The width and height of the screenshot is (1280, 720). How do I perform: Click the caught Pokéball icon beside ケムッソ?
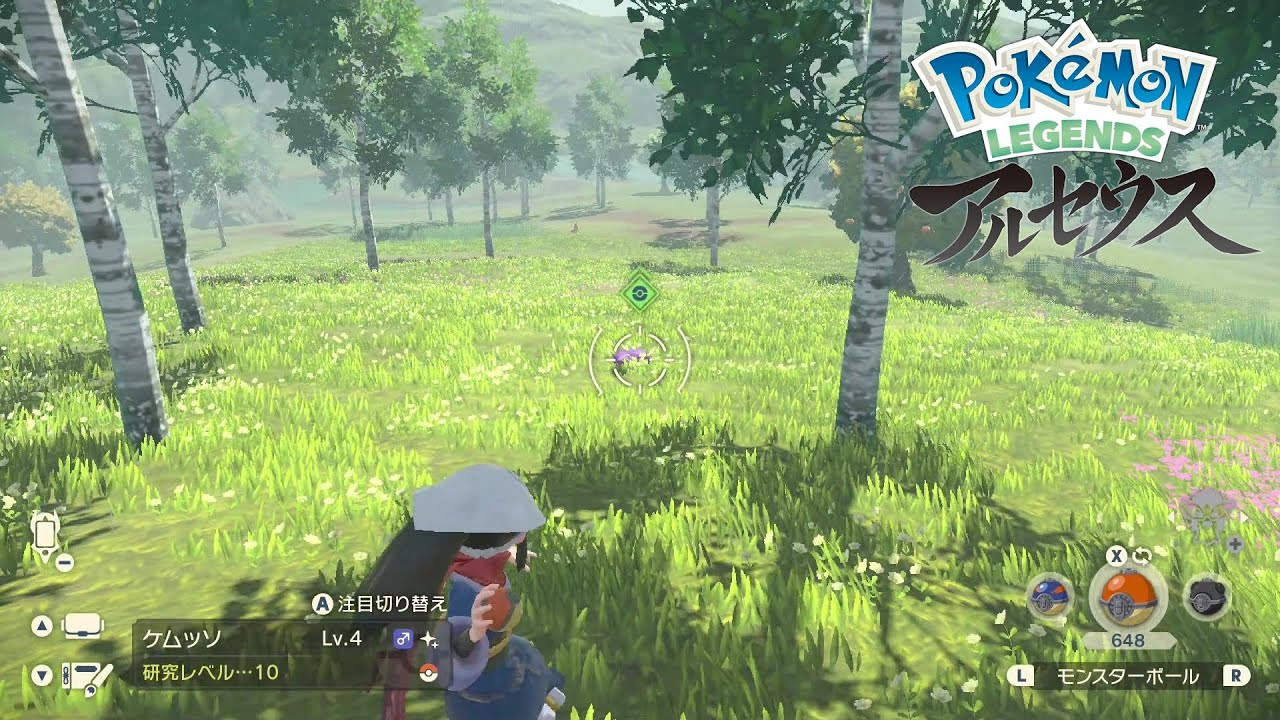[427, 672]
